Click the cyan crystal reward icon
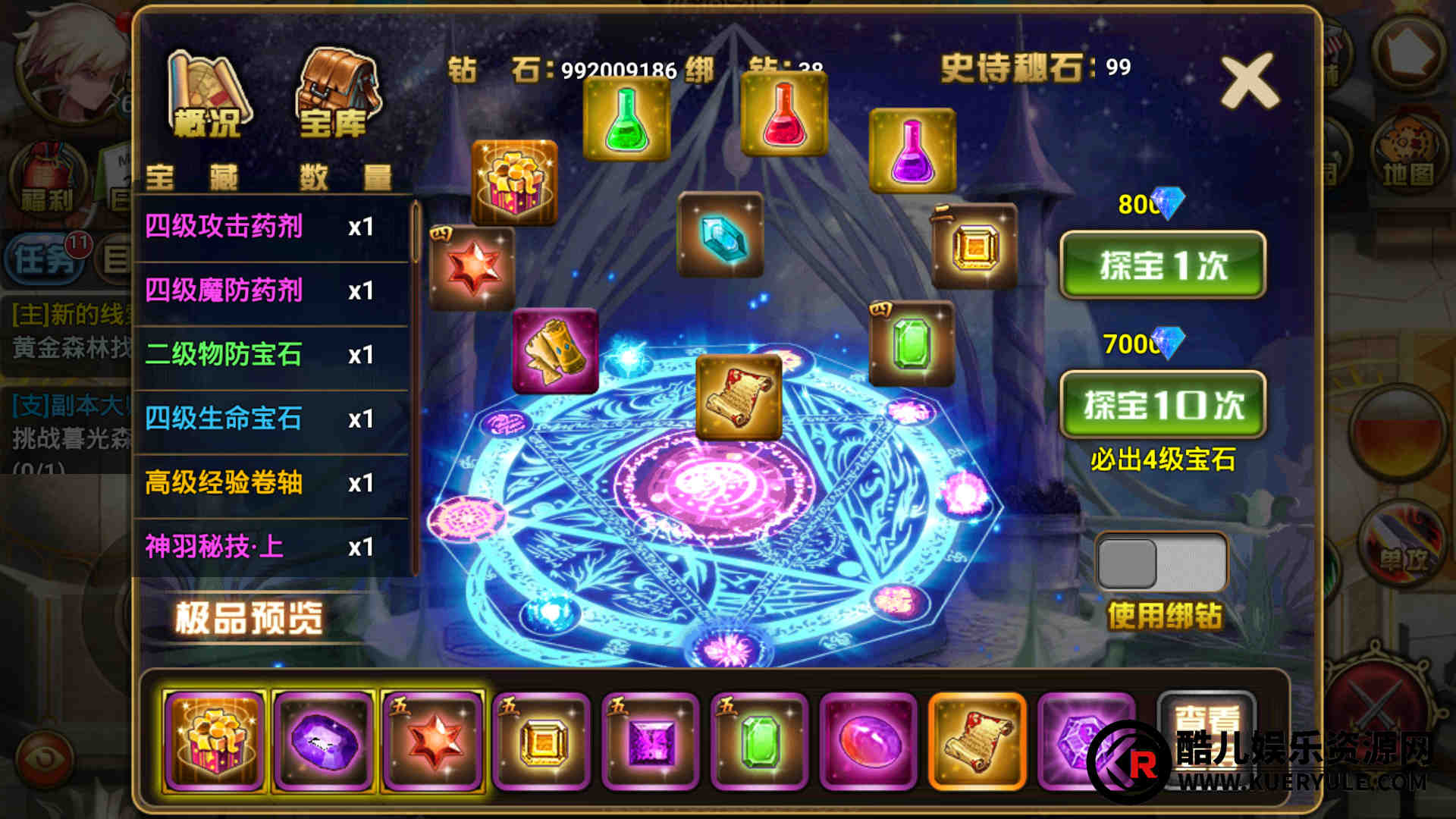 720,235
